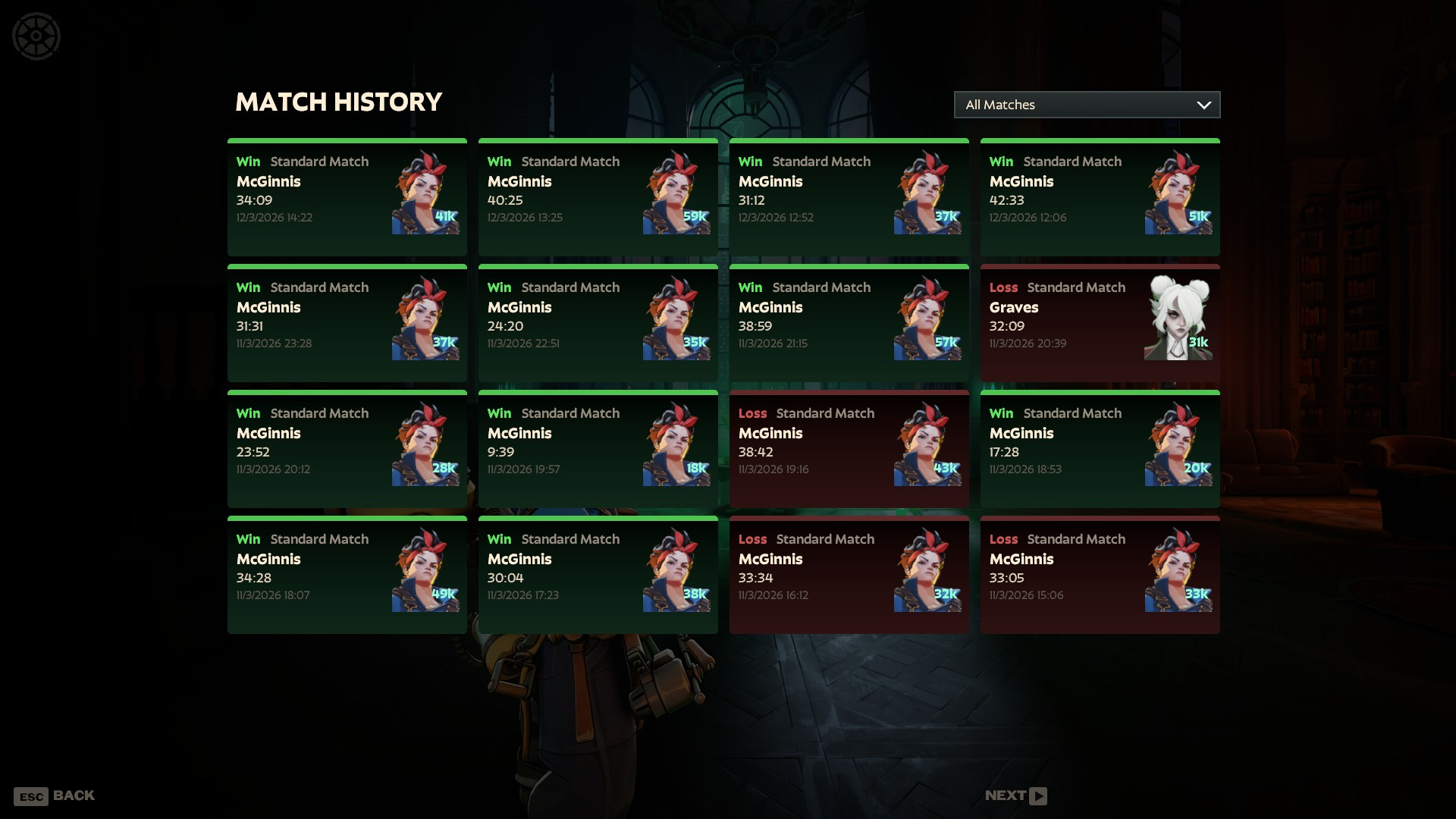Select the 23:52 McGinnis win
The height and width of the screenshot is (819, 1456).
[x=347, y=449]
